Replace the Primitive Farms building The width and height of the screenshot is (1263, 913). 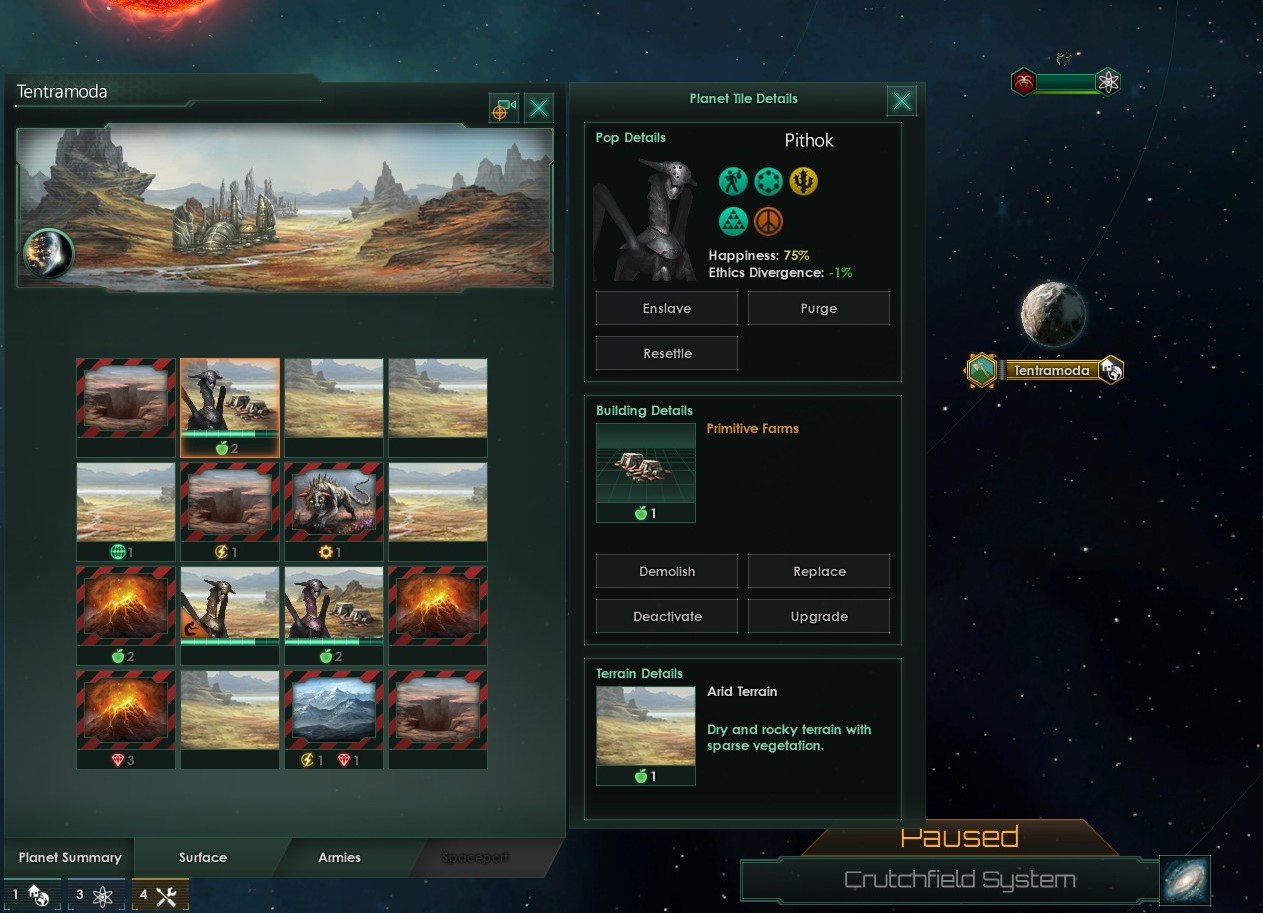pos(818,571)
